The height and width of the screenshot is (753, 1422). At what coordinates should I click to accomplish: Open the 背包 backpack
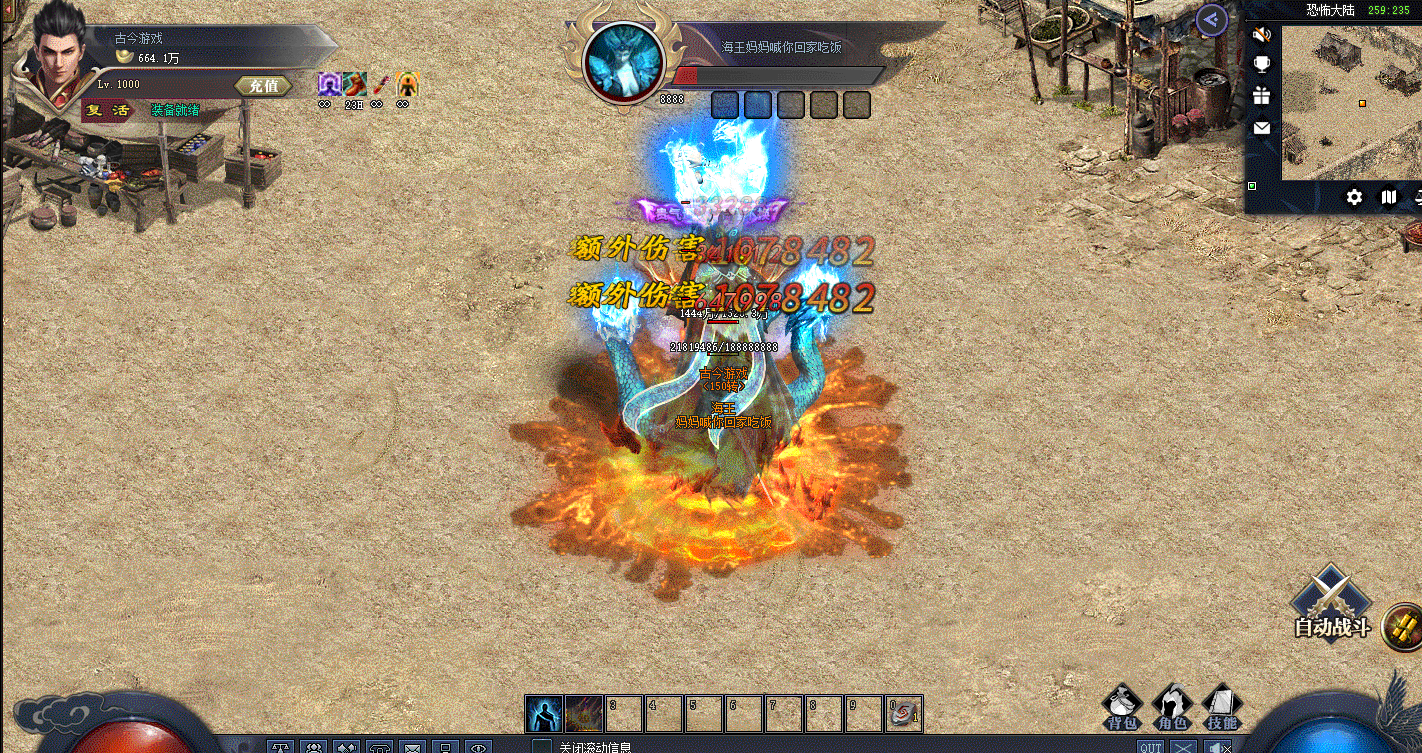coord(1123,706)
